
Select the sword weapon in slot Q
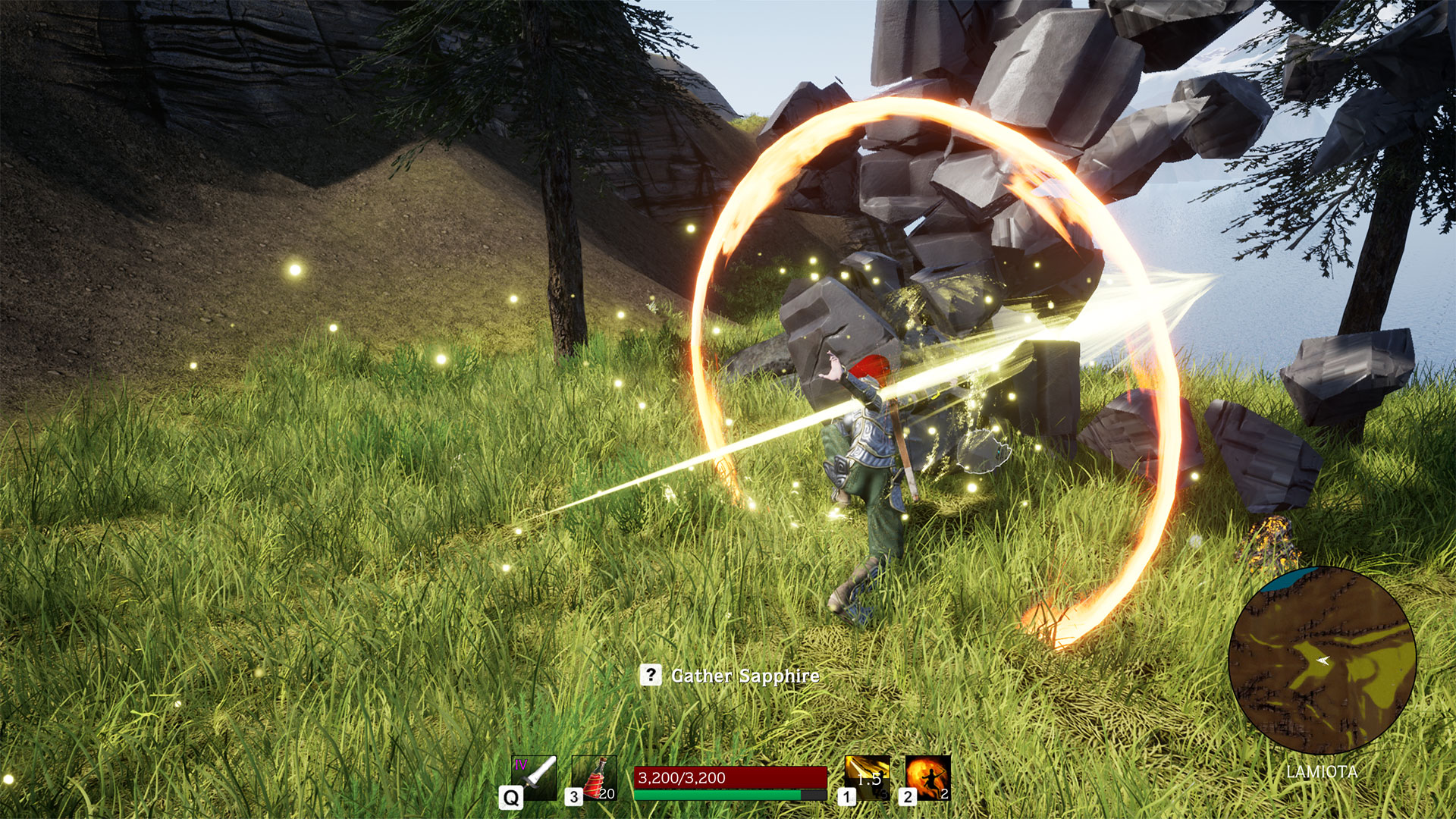[535, 777]
